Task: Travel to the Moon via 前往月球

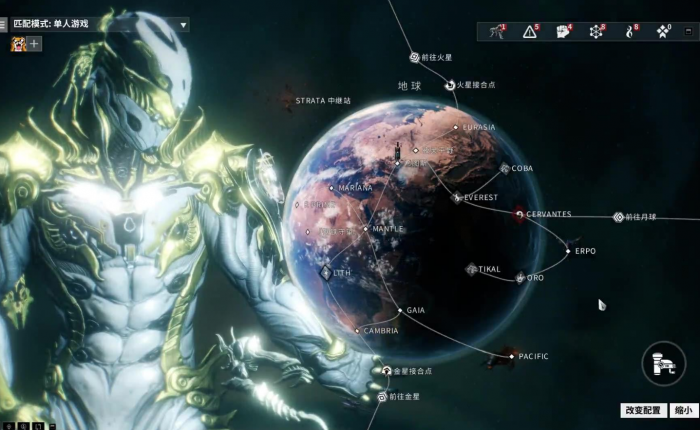Action: point(619,217)
